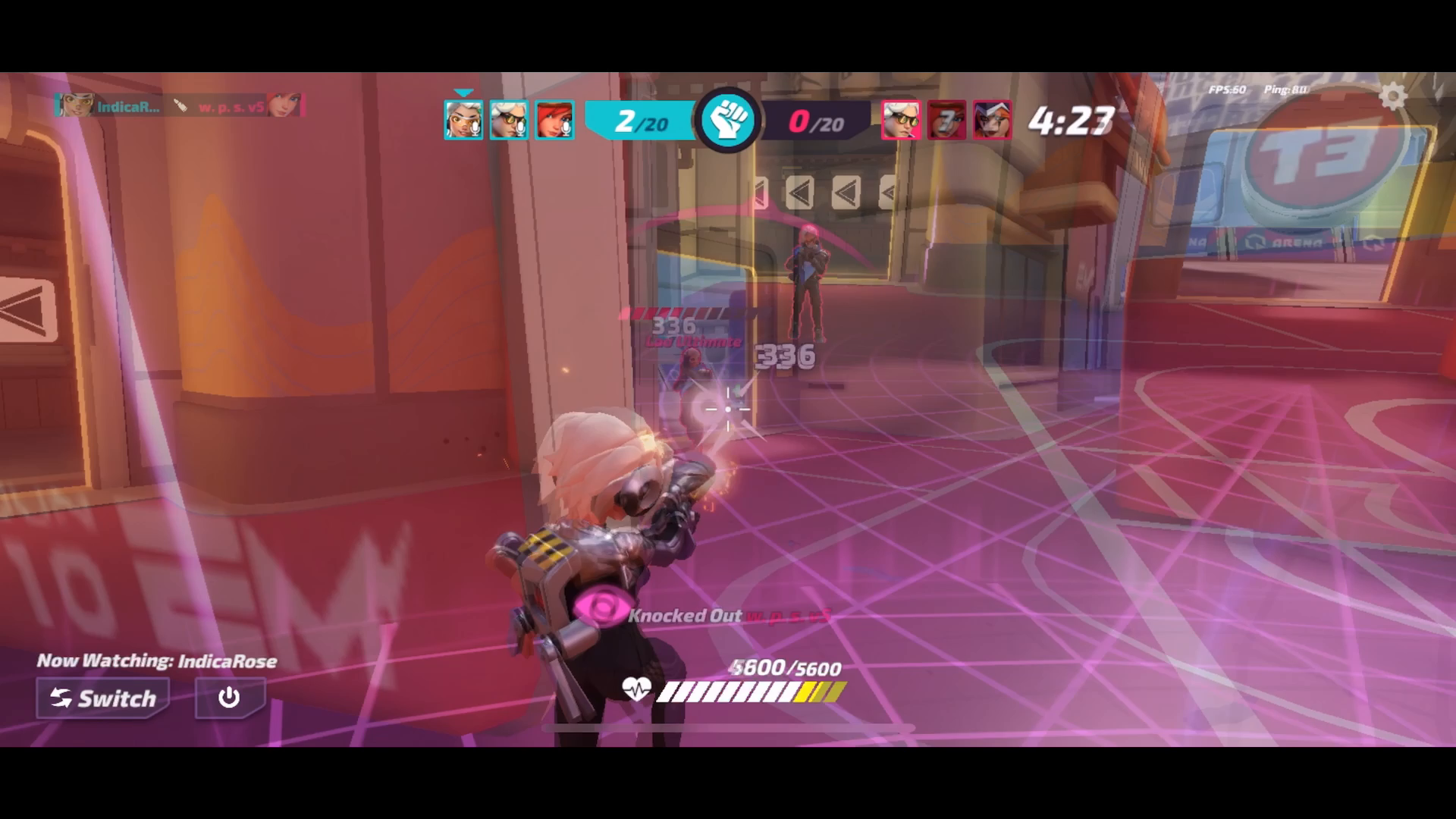Click the respawning enemy portrait showing 7
Screen dimensions: 1456x819
pos(946,118)
